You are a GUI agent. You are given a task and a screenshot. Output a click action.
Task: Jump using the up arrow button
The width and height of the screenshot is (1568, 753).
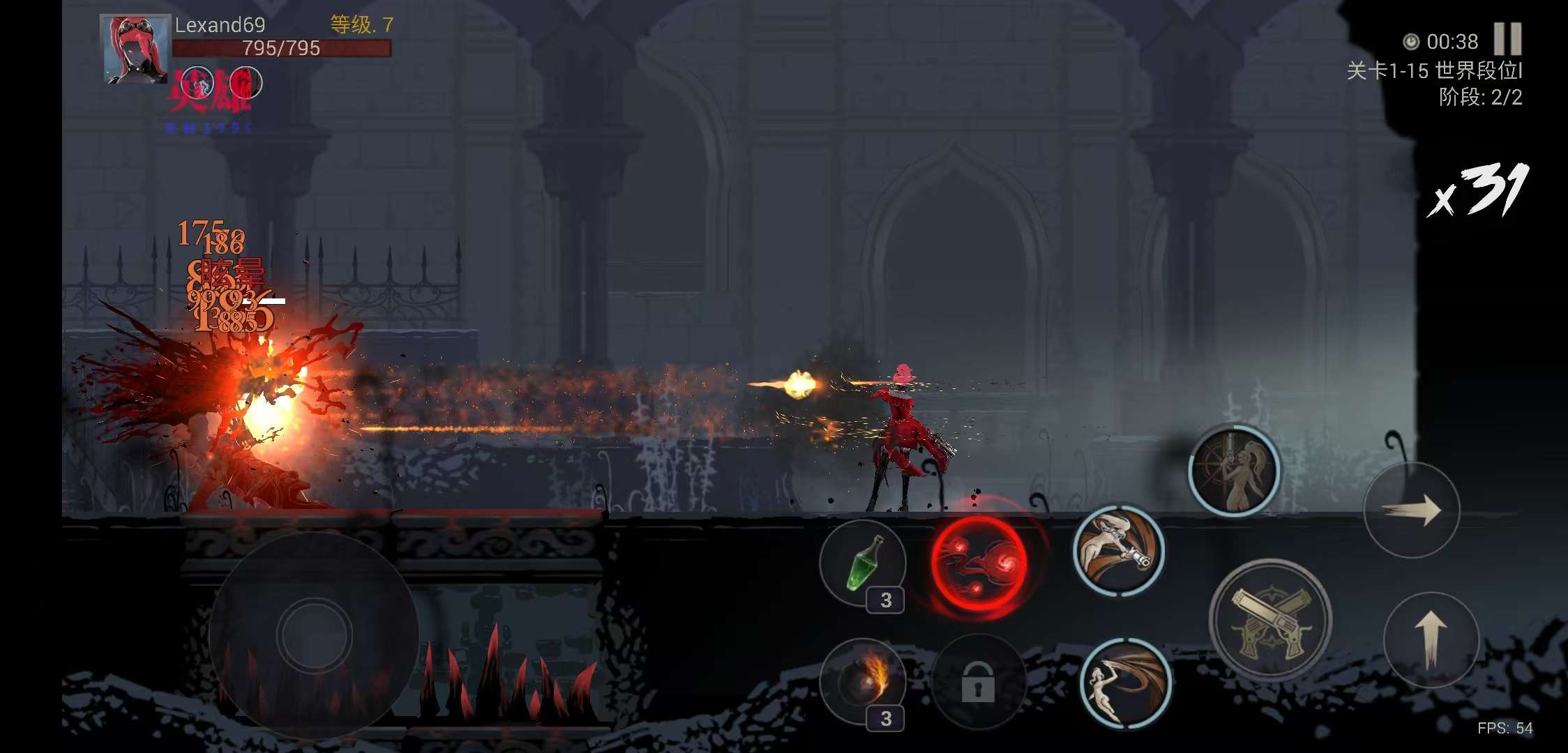1431,639
